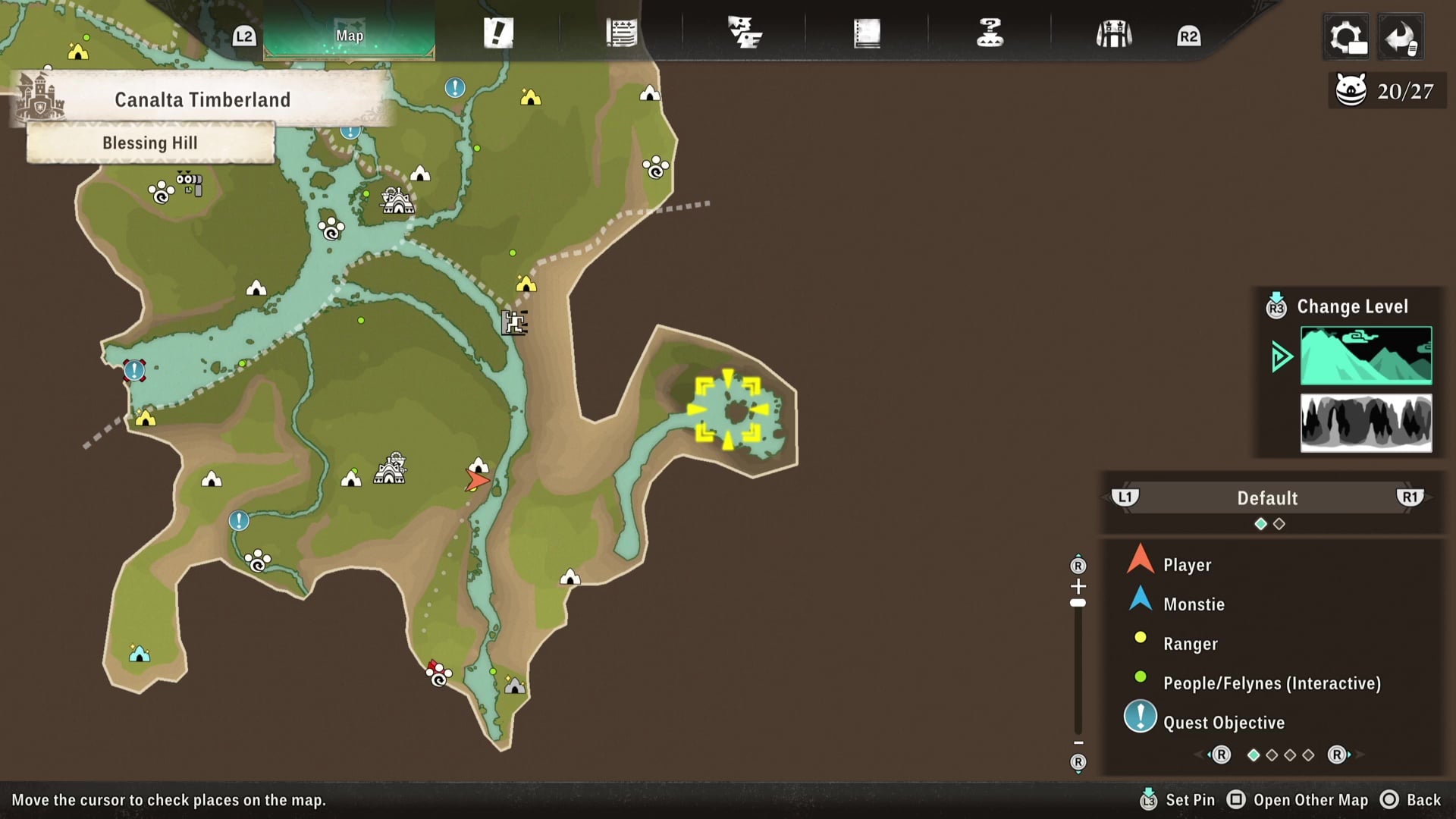Zoom in with the plus button
Viewport: 1456px width, 819px height.
click(x=1078, y=586)
